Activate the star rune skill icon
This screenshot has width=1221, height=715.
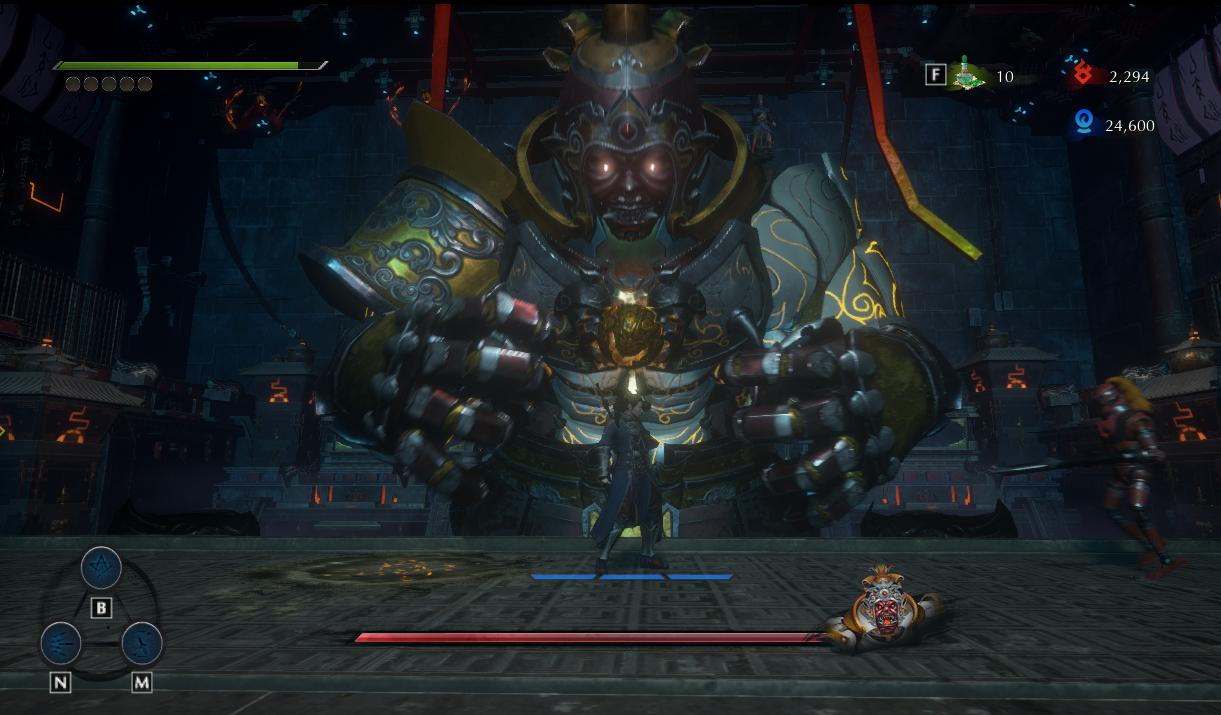click(101, 568)
